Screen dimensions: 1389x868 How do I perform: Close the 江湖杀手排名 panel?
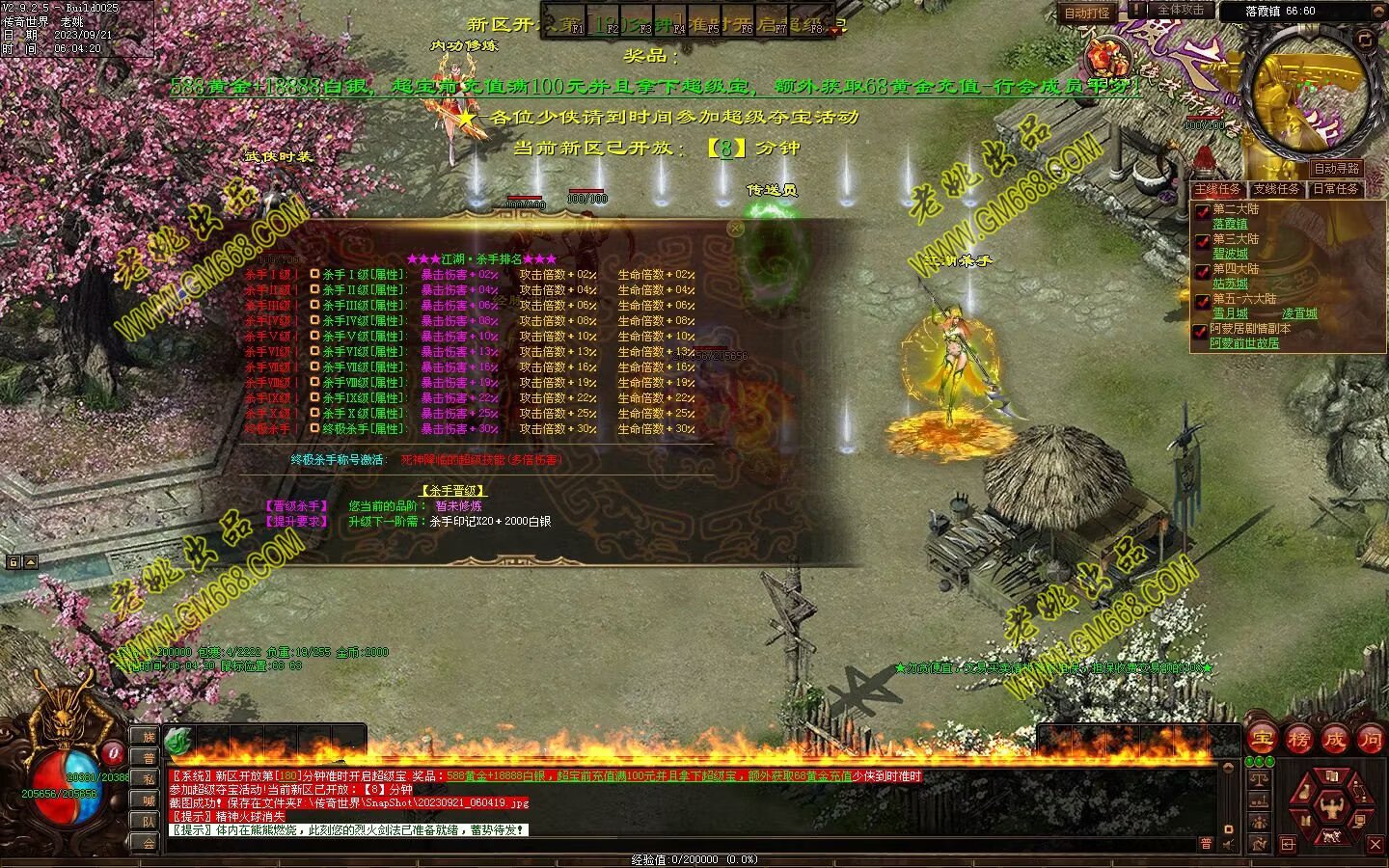736,229
